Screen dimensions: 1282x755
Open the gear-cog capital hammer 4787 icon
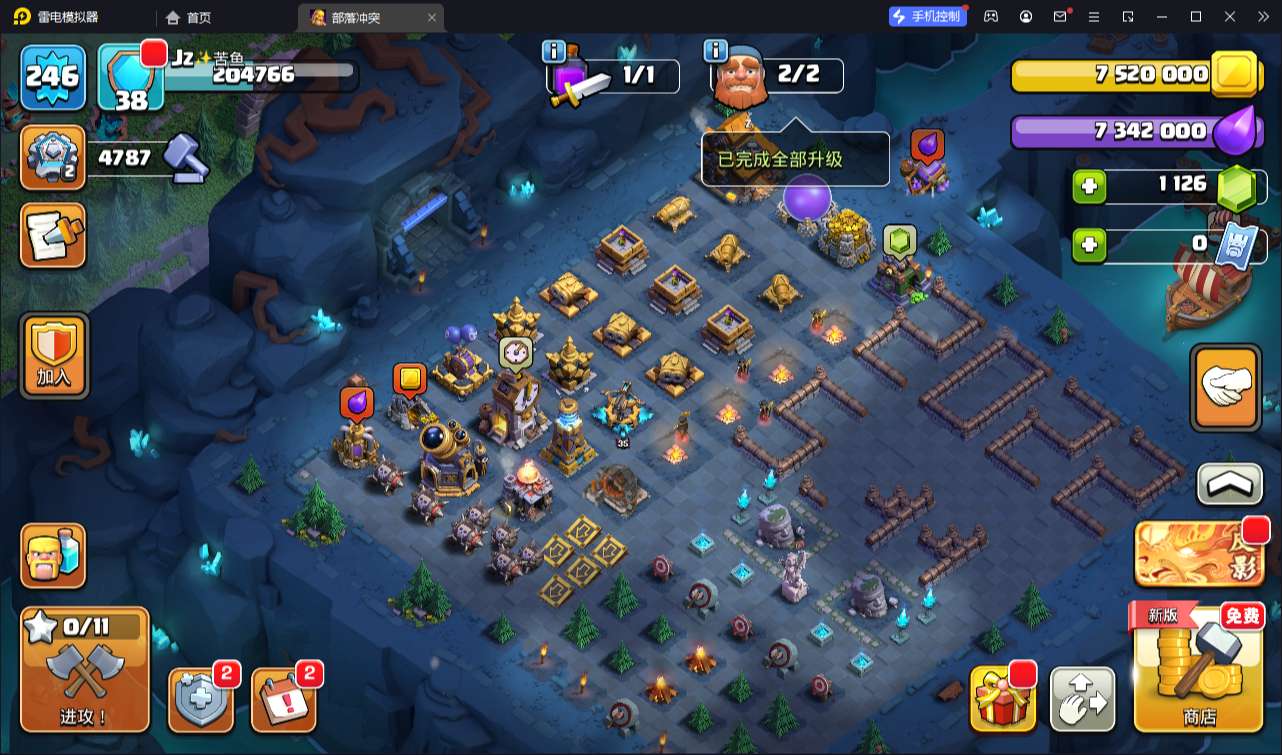53,157
